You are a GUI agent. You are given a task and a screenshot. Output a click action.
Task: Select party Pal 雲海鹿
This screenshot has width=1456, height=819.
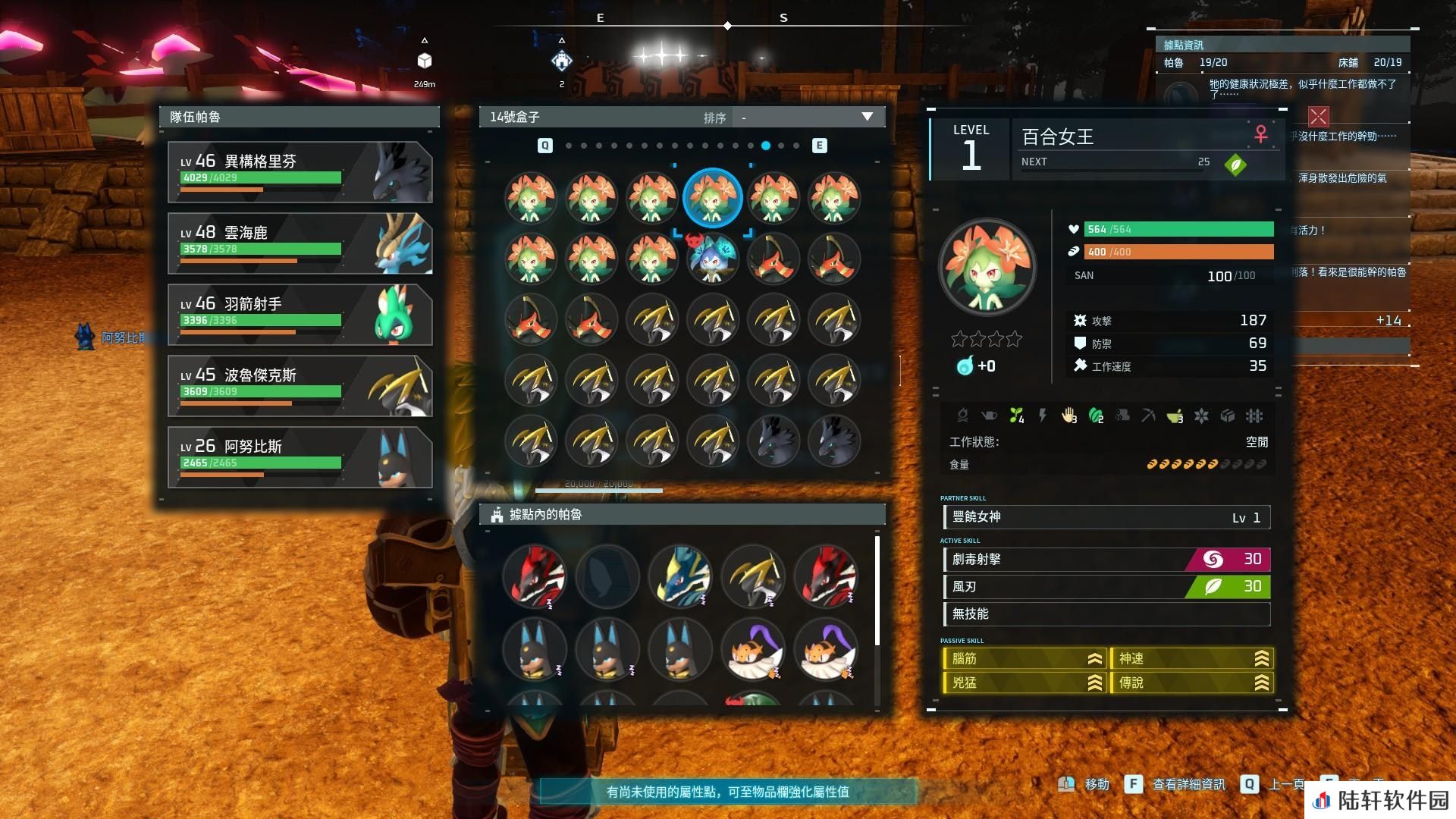pyautogui.click(x=300, y=243)
